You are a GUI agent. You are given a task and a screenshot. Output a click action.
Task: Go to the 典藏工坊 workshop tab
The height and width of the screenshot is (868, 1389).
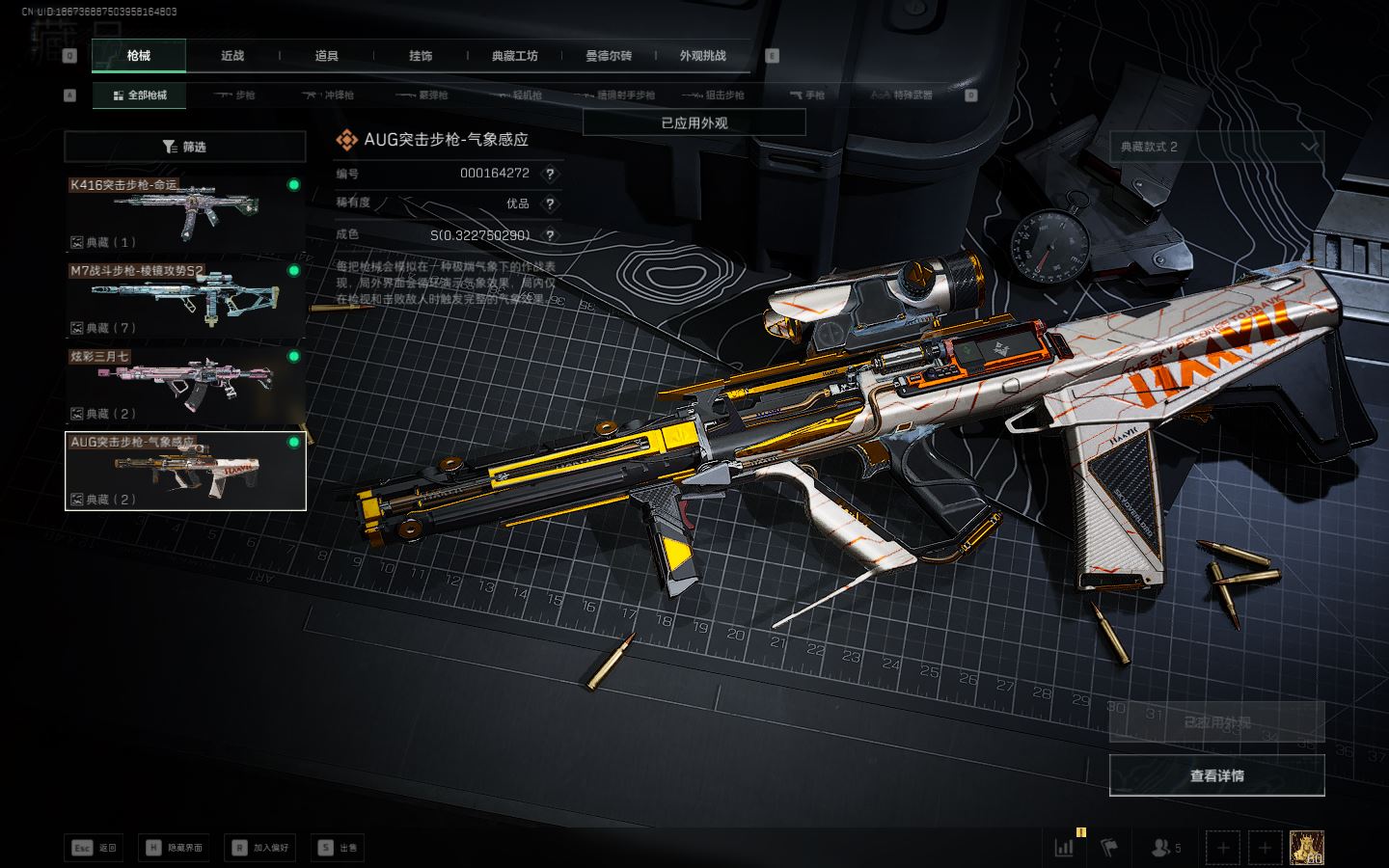[514, 56]
